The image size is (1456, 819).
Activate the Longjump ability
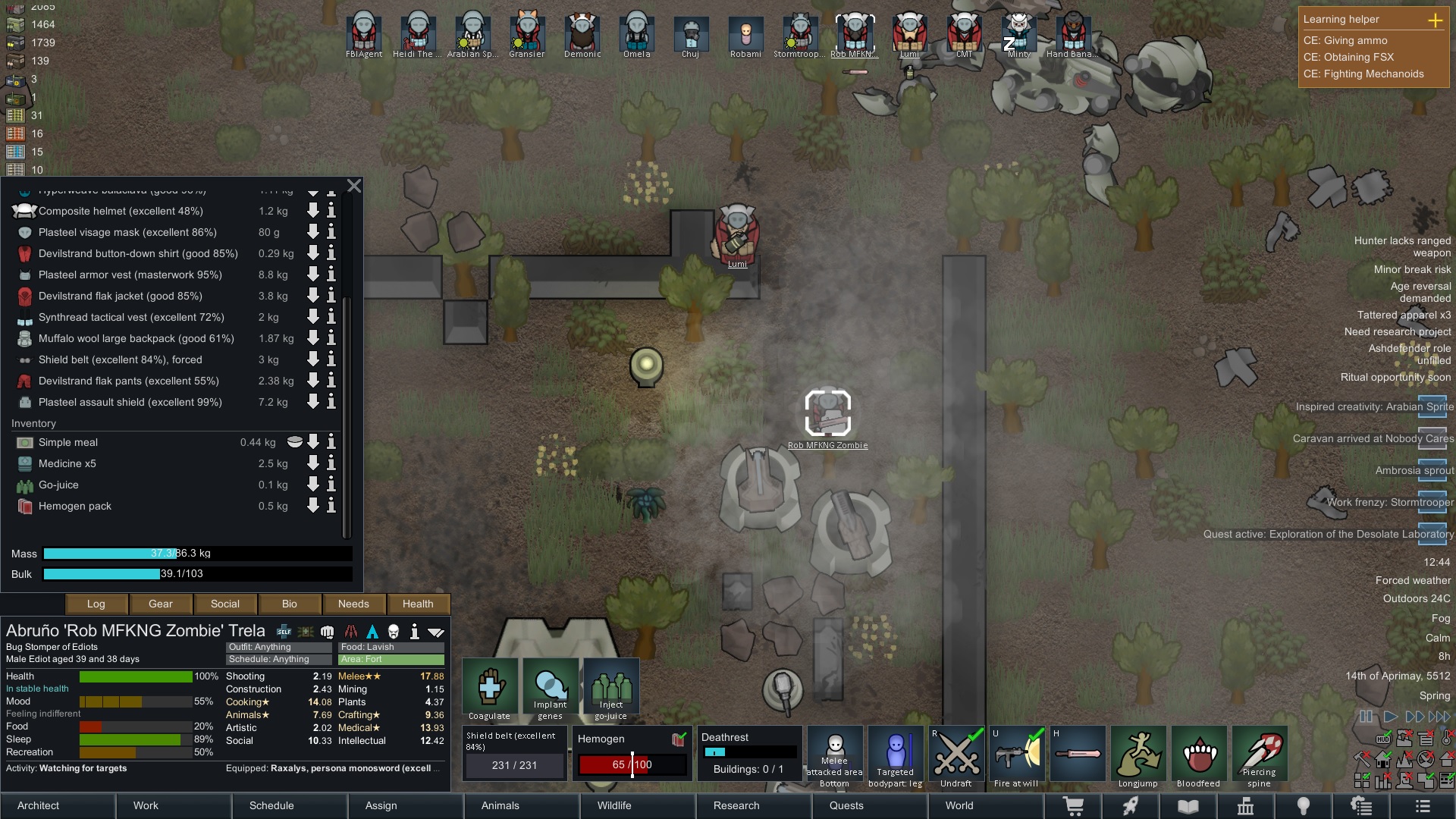click(1138, 757)
